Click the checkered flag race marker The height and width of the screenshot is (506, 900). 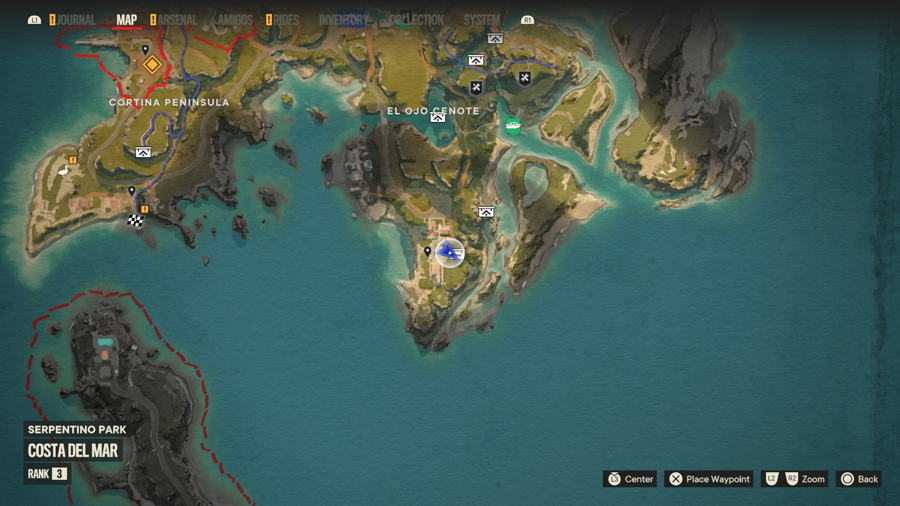pyautogui.click(x=135, y=221)
